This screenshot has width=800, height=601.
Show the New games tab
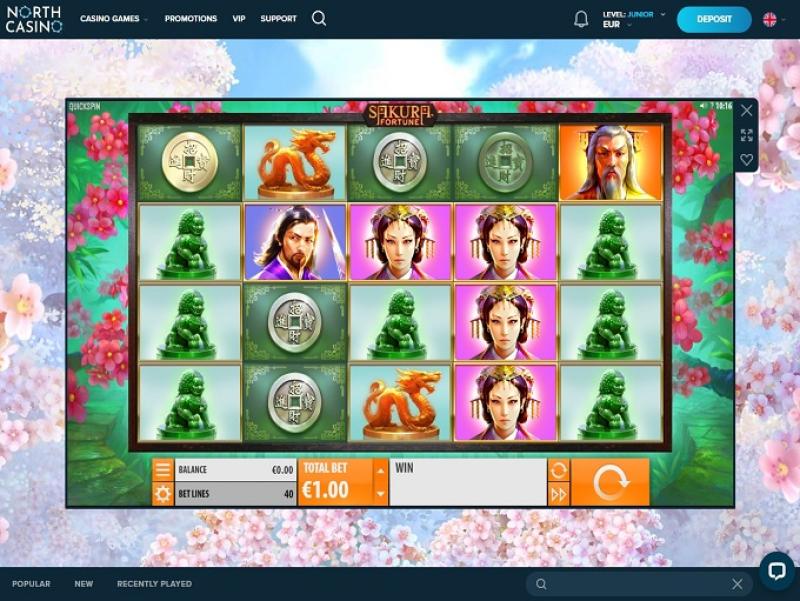pos(83,584)
